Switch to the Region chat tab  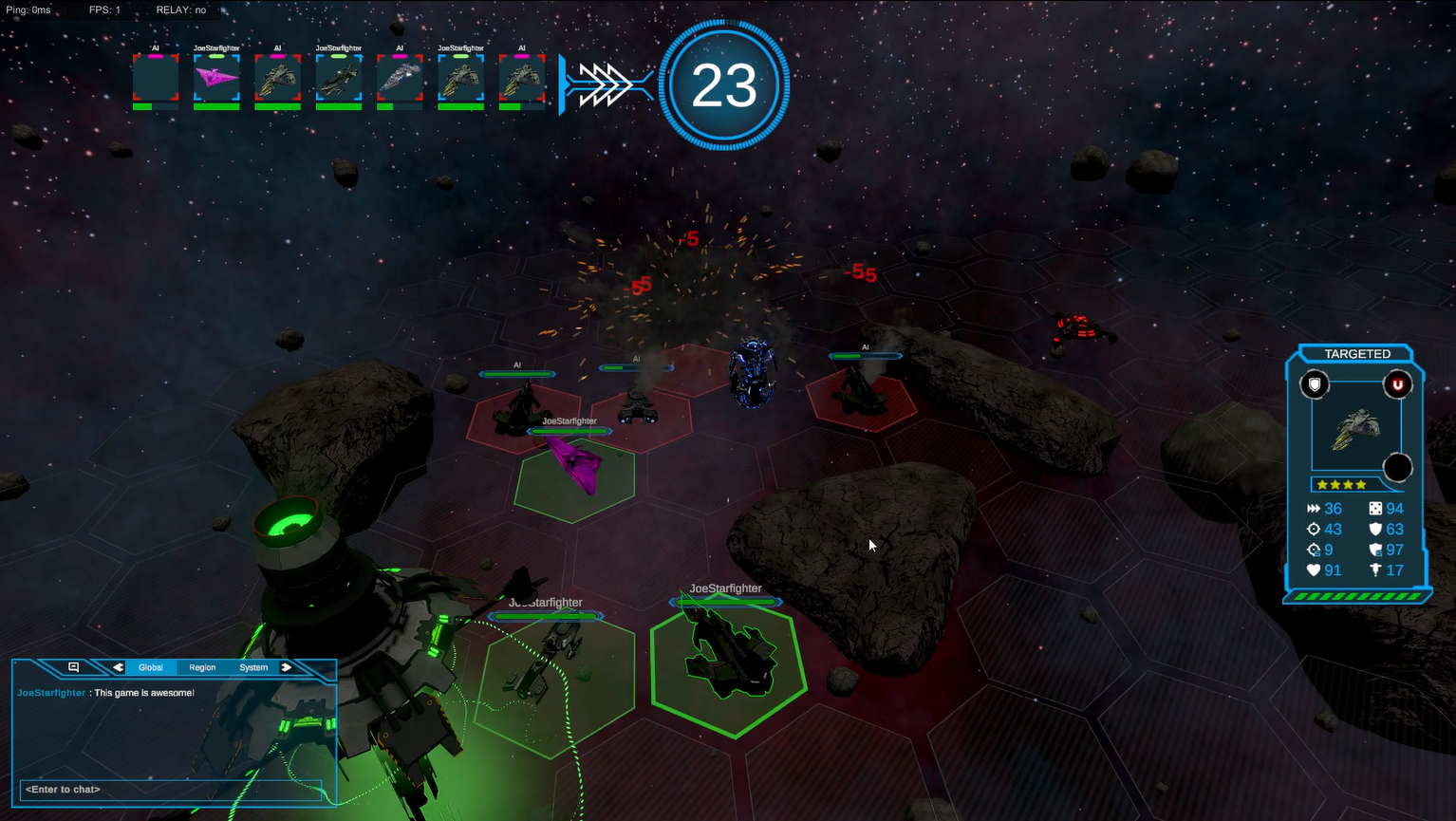[202, 667]
